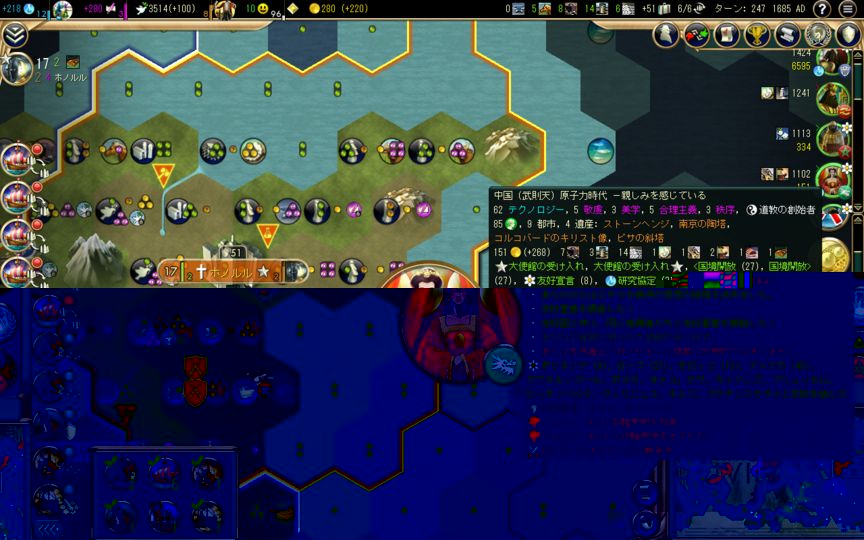Expand the chevron dropdown button at top-left
The width and height of the screenshot is (864, 540).
[14, 34]
